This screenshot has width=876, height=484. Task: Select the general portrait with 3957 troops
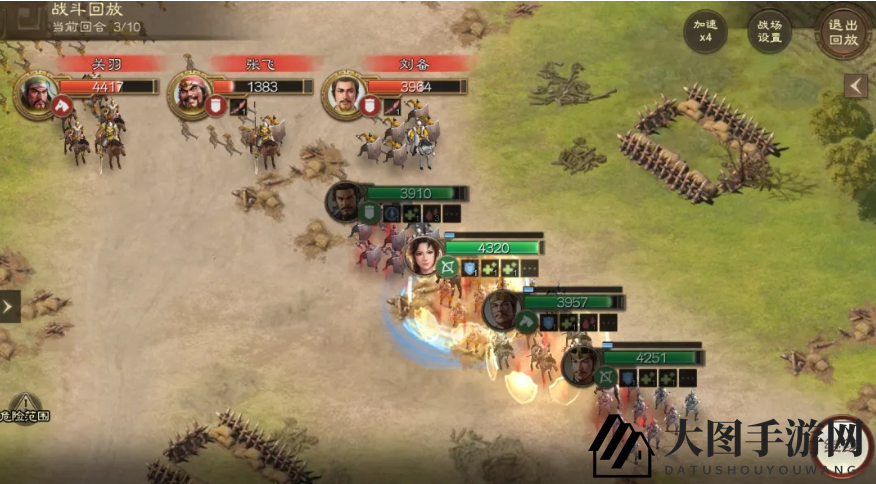[x=502, y=309]
